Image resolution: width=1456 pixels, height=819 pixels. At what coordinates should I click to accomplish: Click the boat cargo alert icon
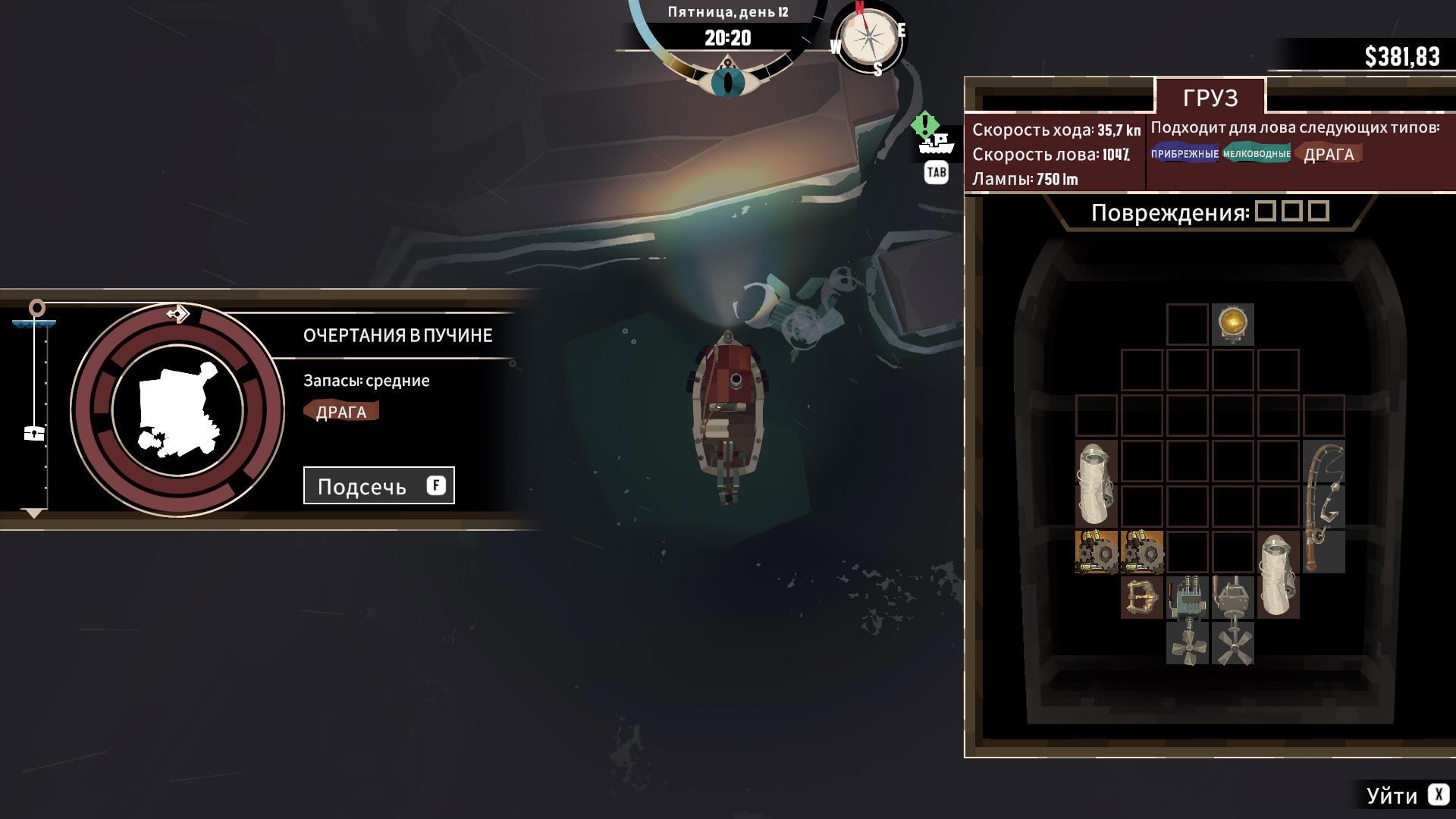(x=936, y=142)
